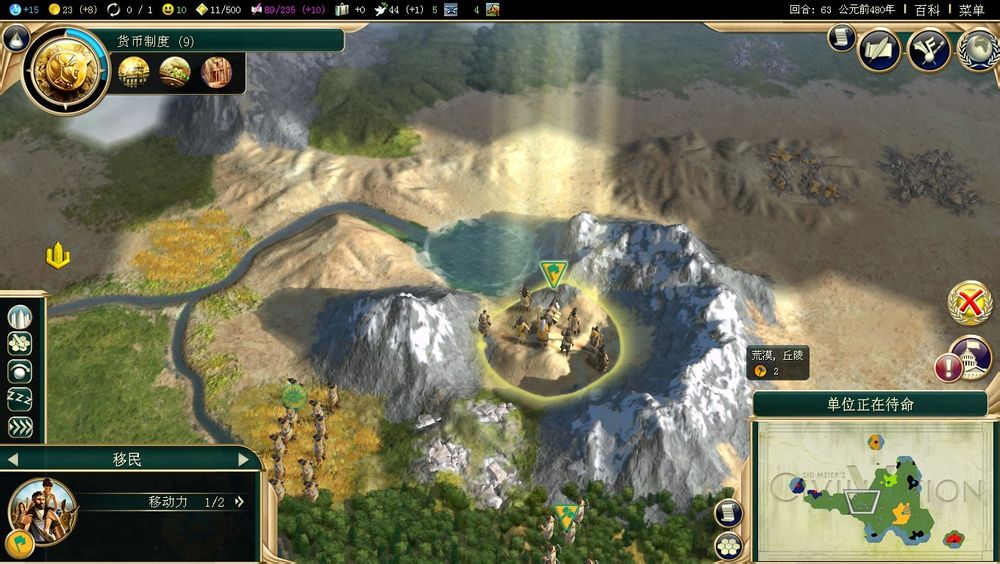Put the settler to sleep
The height and width of the screenshot is (564, 1000).
[x=20, y=399]
